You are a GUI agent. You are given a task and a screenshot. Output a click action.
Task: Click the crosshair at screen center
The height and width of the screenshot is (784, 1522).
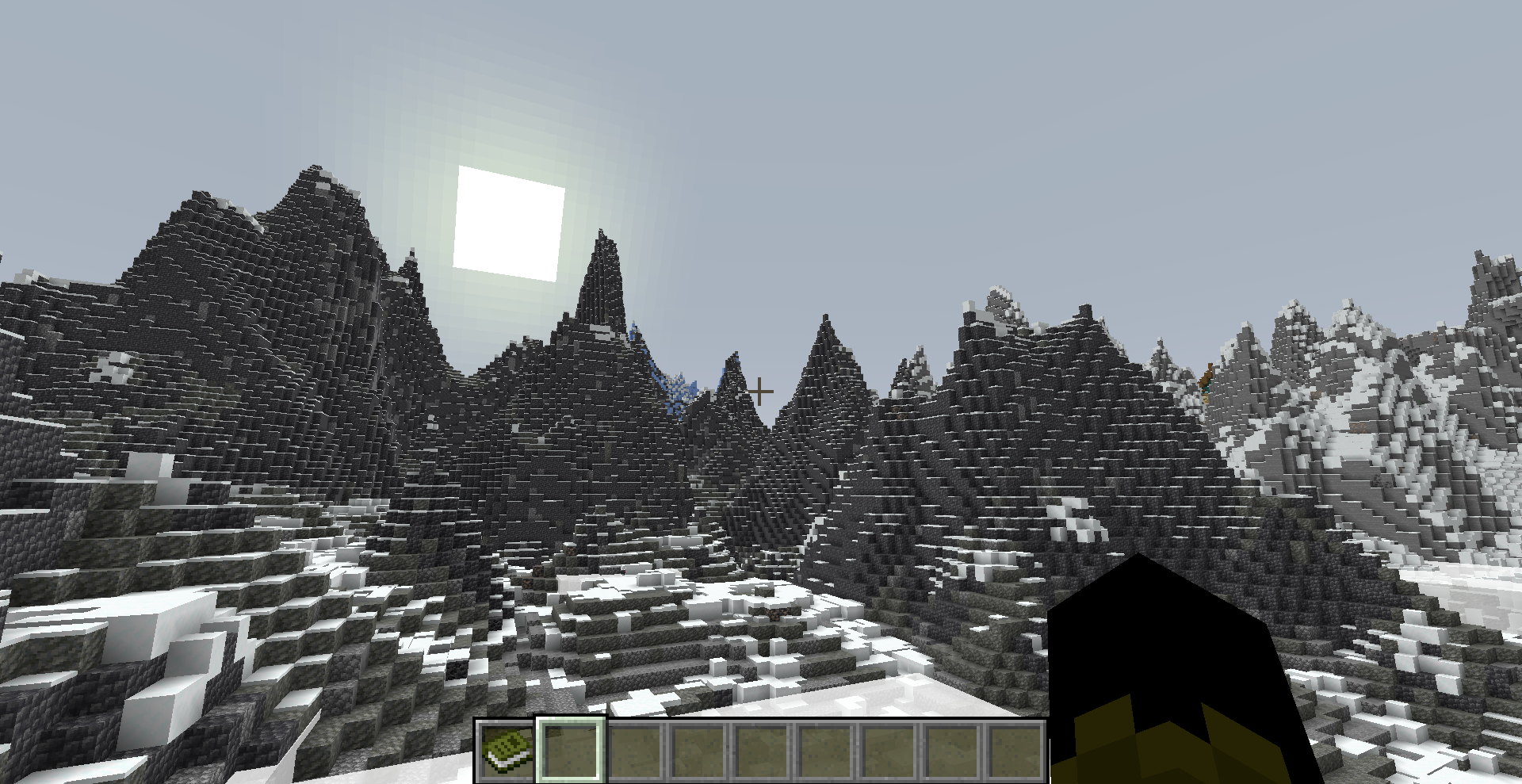(x=759, y=390)
